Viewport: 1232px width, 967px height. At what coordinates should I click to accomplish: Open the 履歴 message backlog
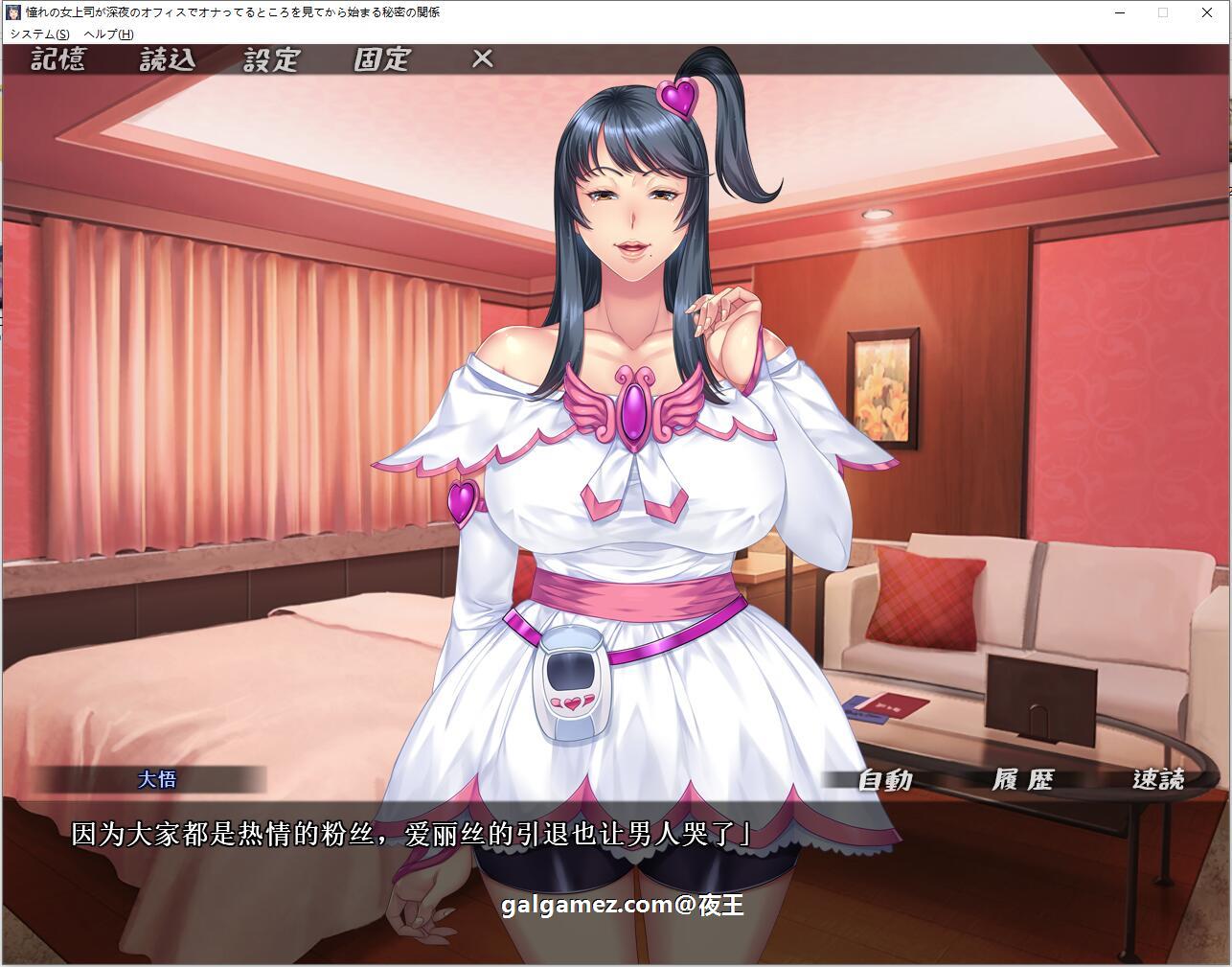coord(1022,780)
